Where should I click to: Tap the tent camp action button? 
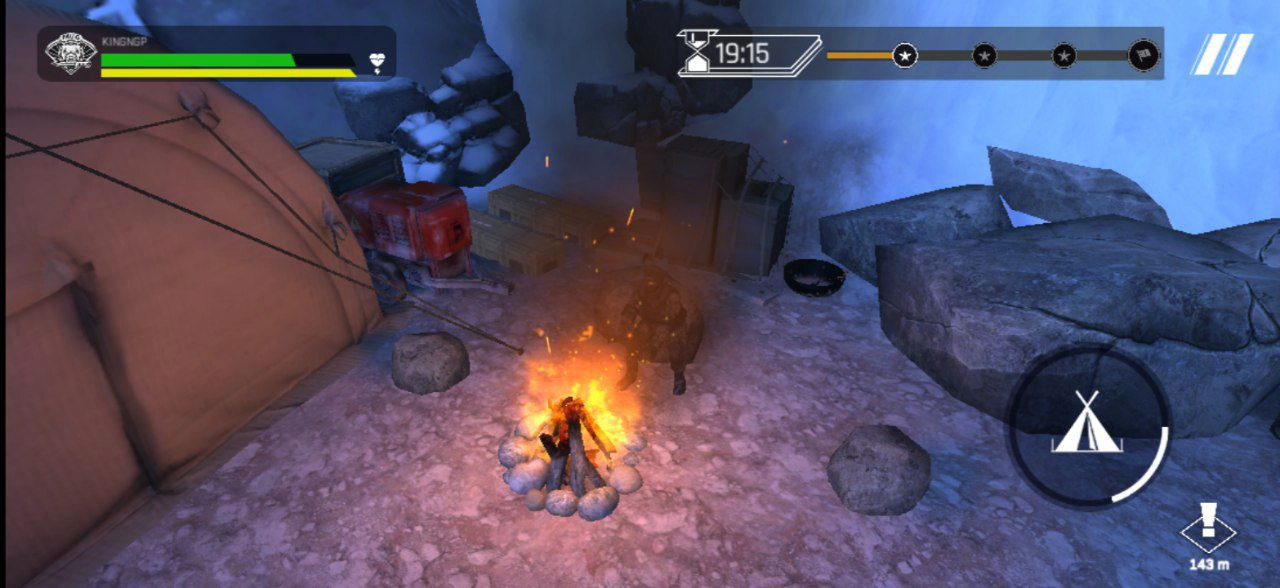[x=1087, y=424]
